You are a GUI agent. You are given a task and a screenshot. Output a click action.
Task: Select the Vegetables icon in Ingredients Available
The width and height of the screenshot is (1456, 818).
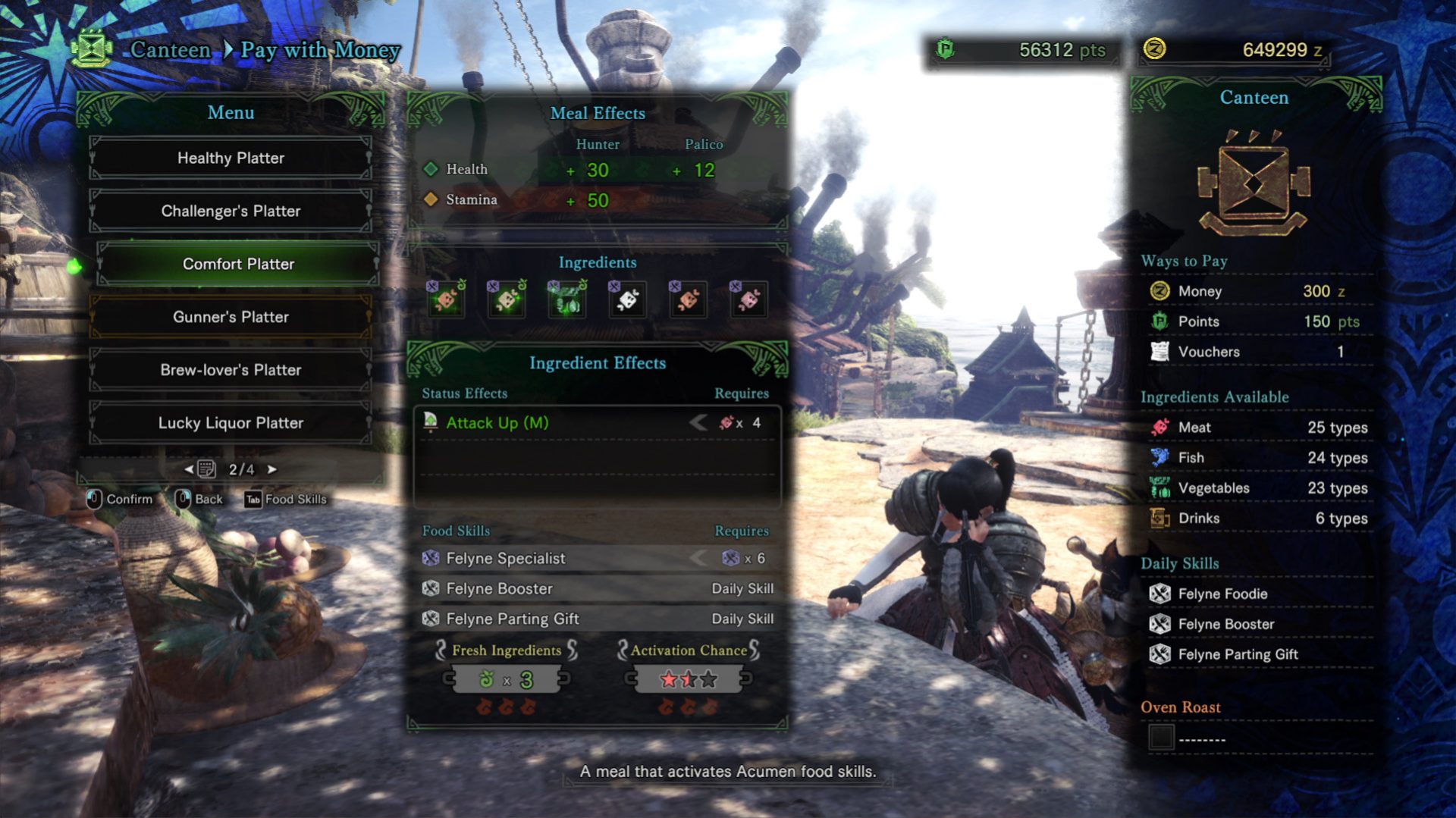1162,487
